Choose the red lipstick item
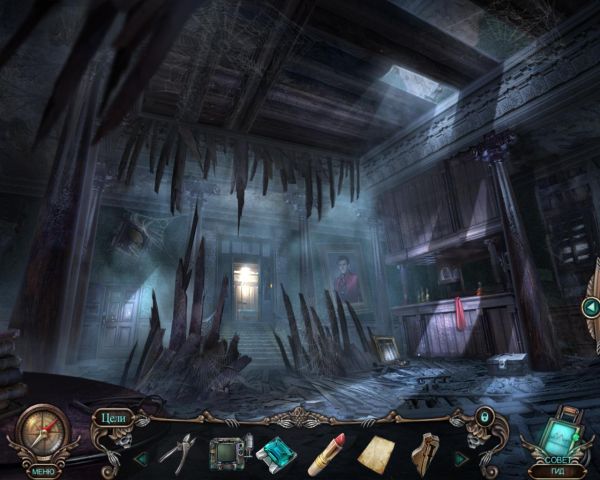This screenshot has height=480, width=600. coord(326,453)
